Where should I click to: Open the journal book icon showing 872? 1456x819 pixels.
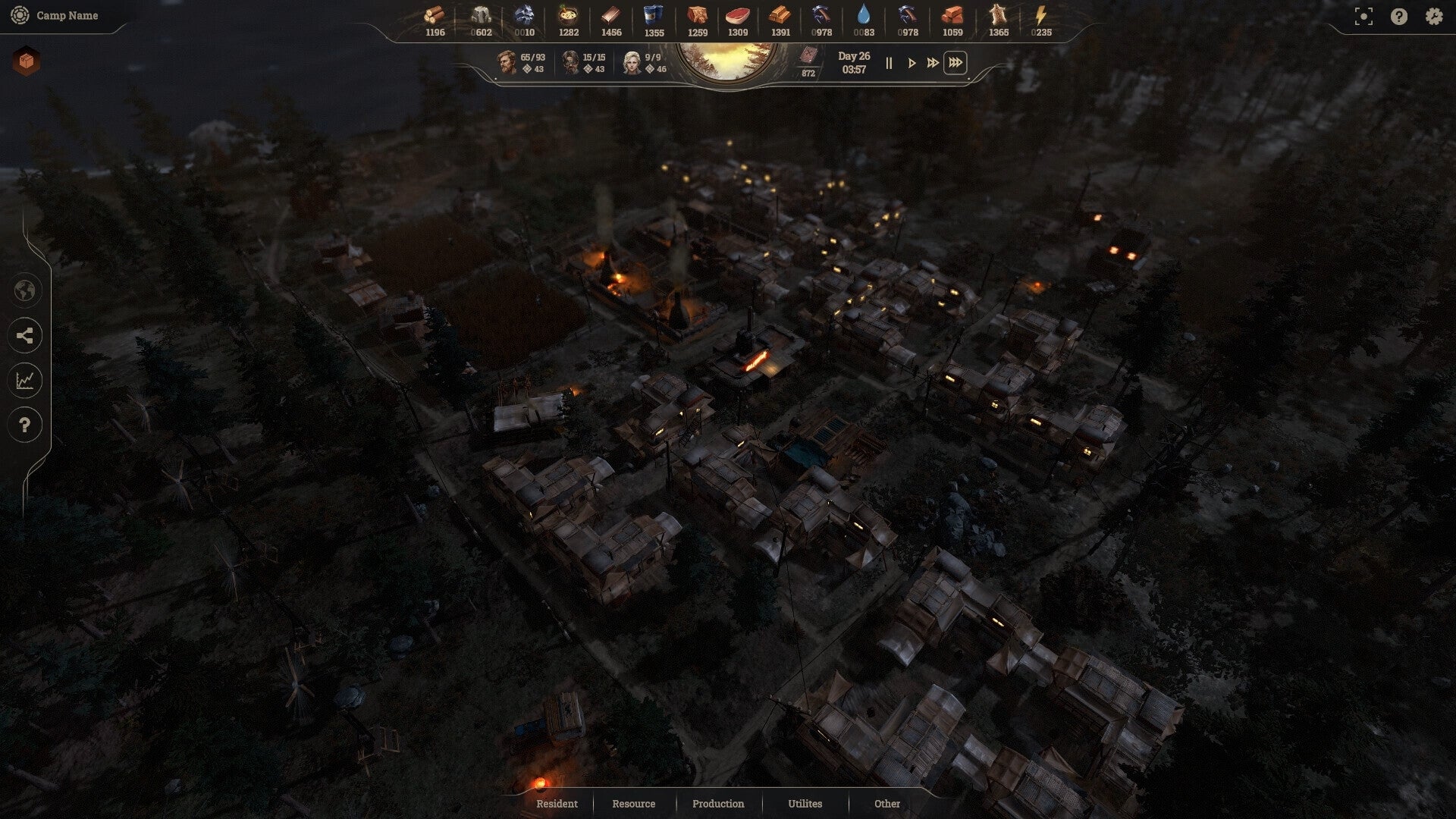[809, 57]
